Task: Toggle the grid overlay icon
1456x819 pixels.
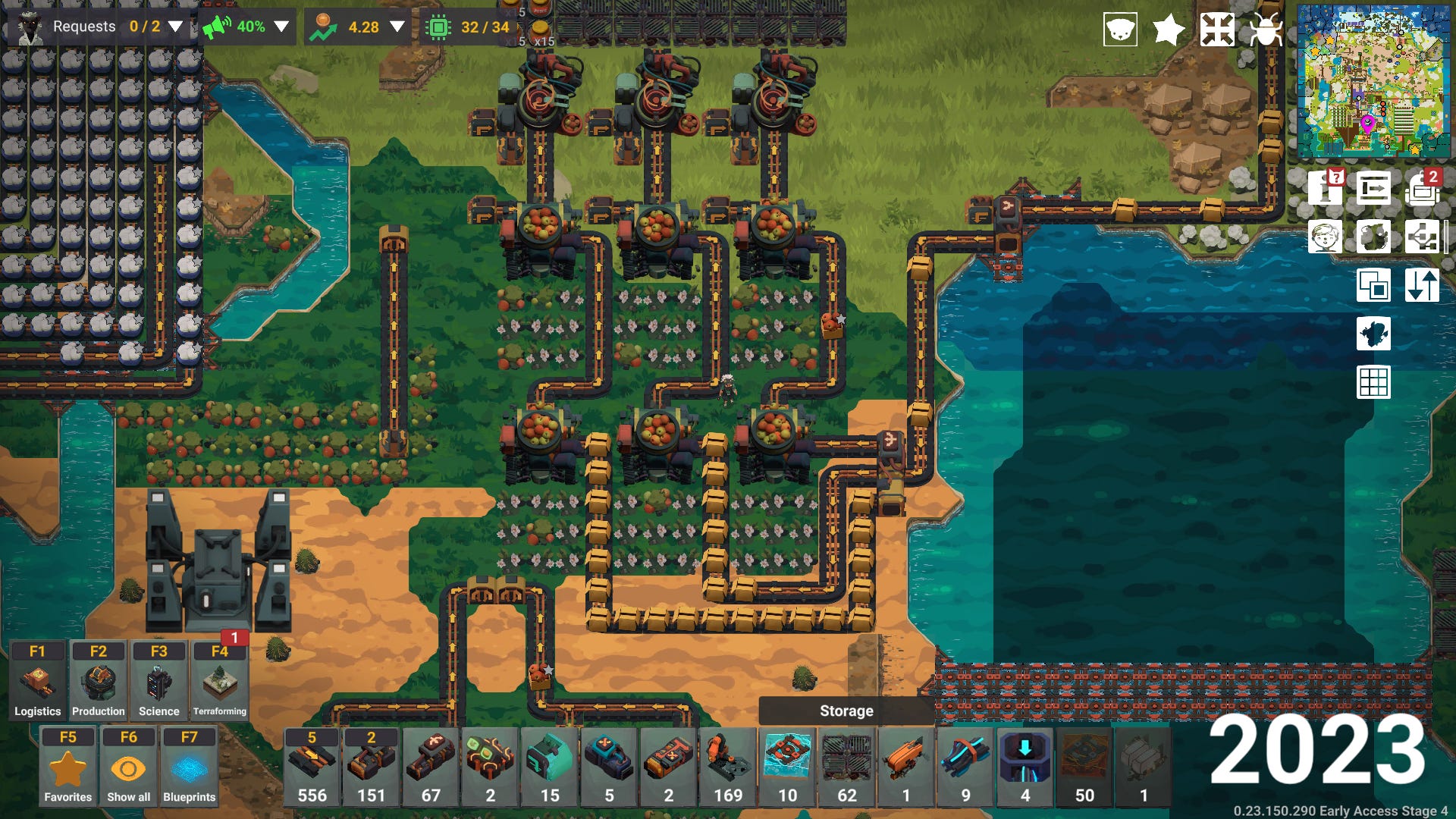Action: (1373, 382)
